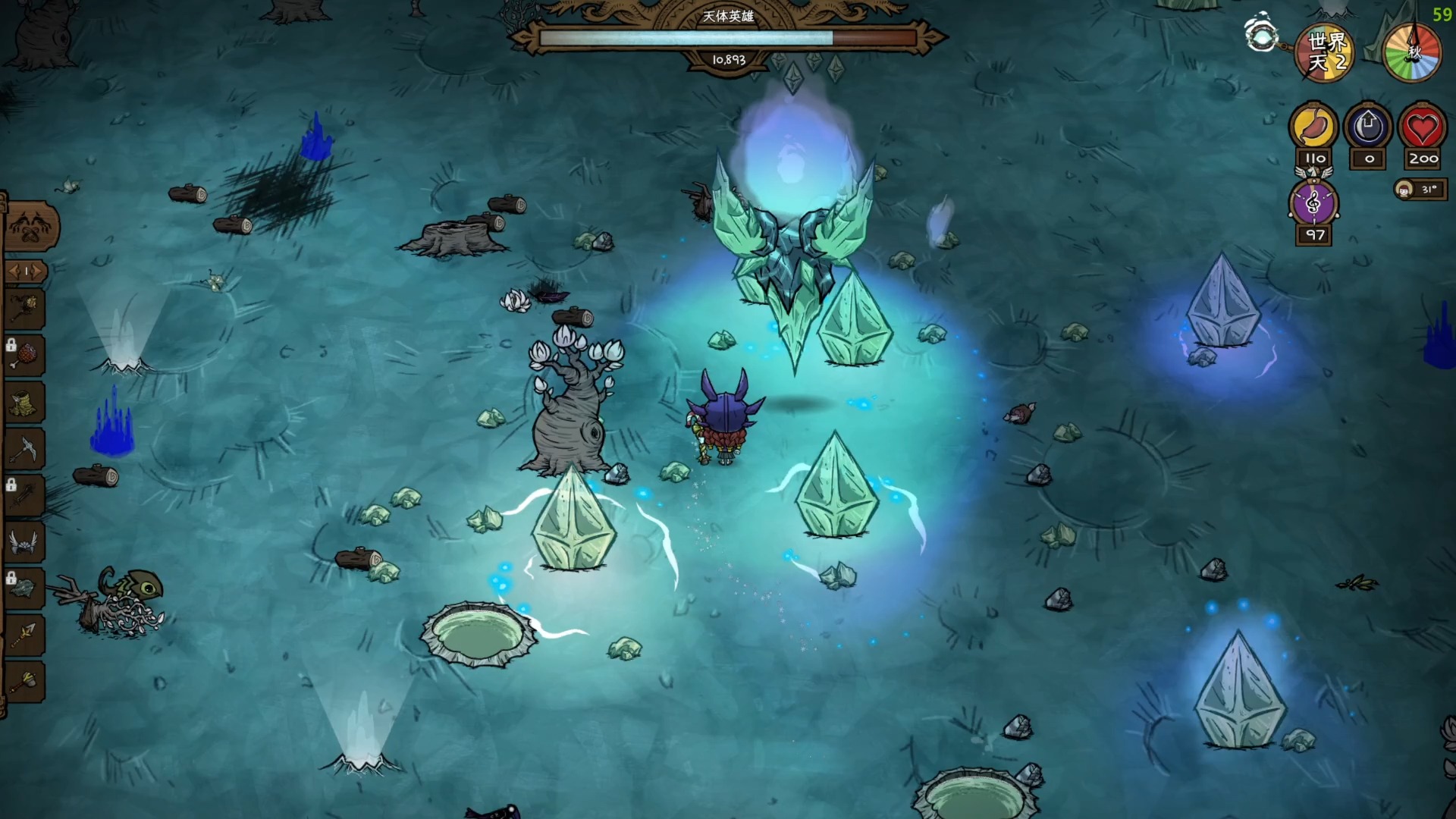The width and height of the screenshot is (1456, 819).
Task: Craft the pinned battle spear recipe
Action: (24, 634)
